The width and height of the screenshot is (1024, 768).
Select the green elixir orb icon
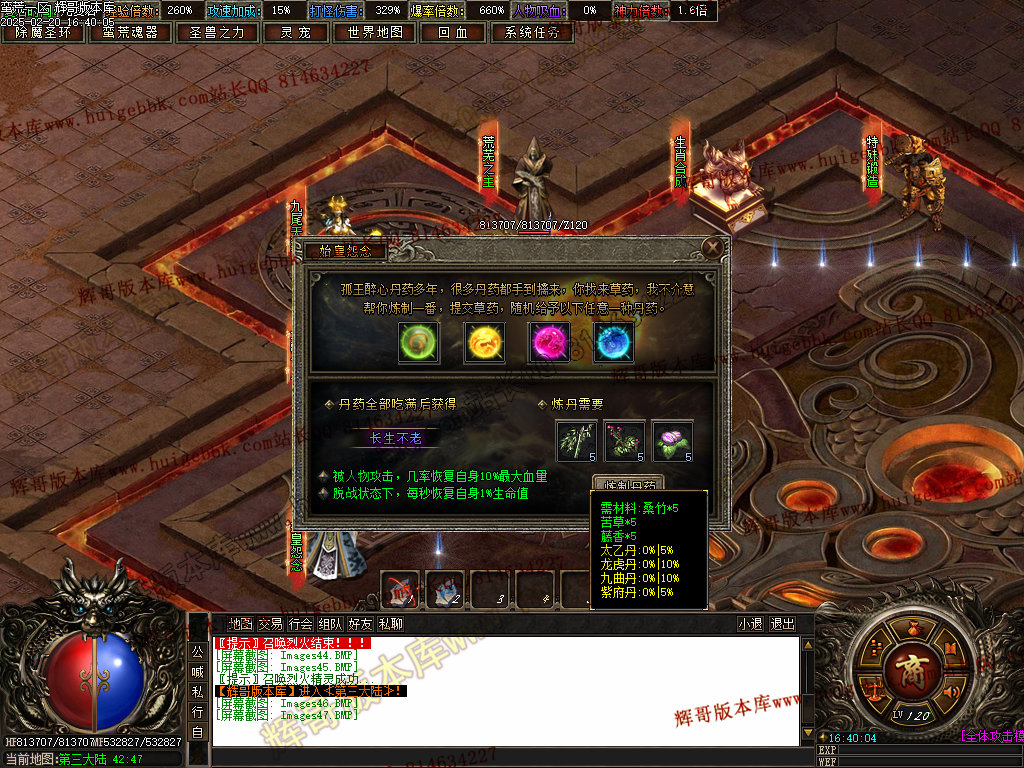(417, 342)
